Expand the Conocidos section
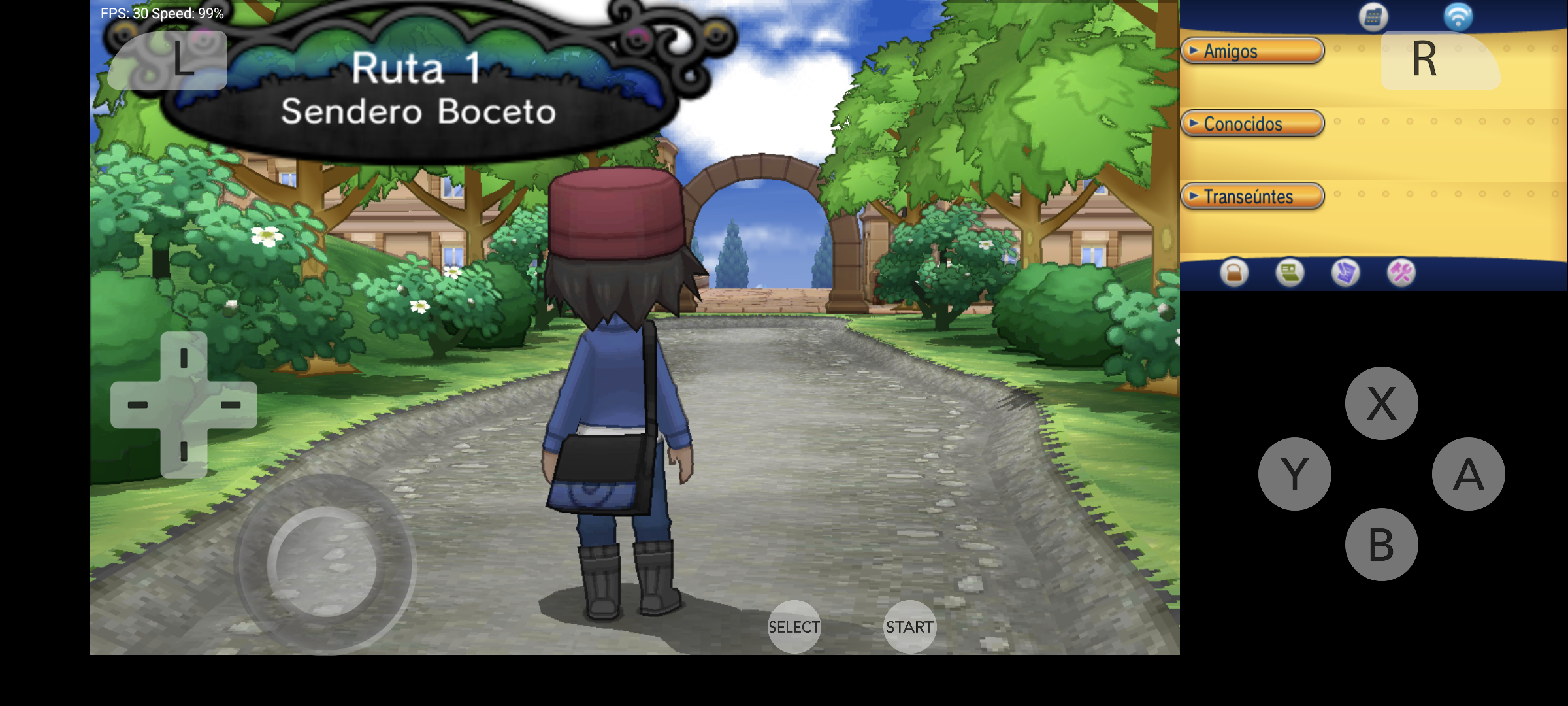The image size is (1568, 706). point(1252,124)
